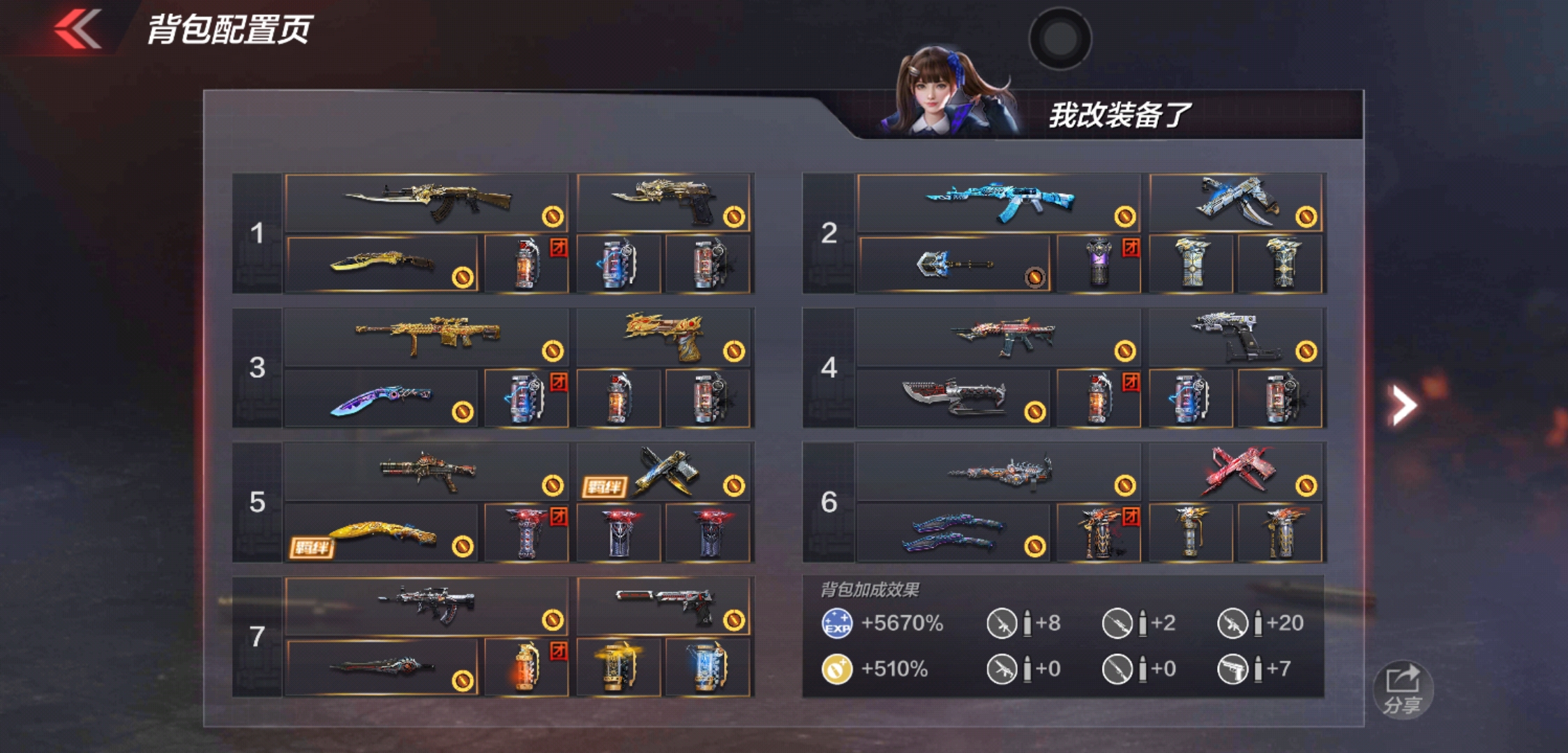Choose the purple grenade in loadout 2
Screen dimensions: 1568x753
(1099, 264)
